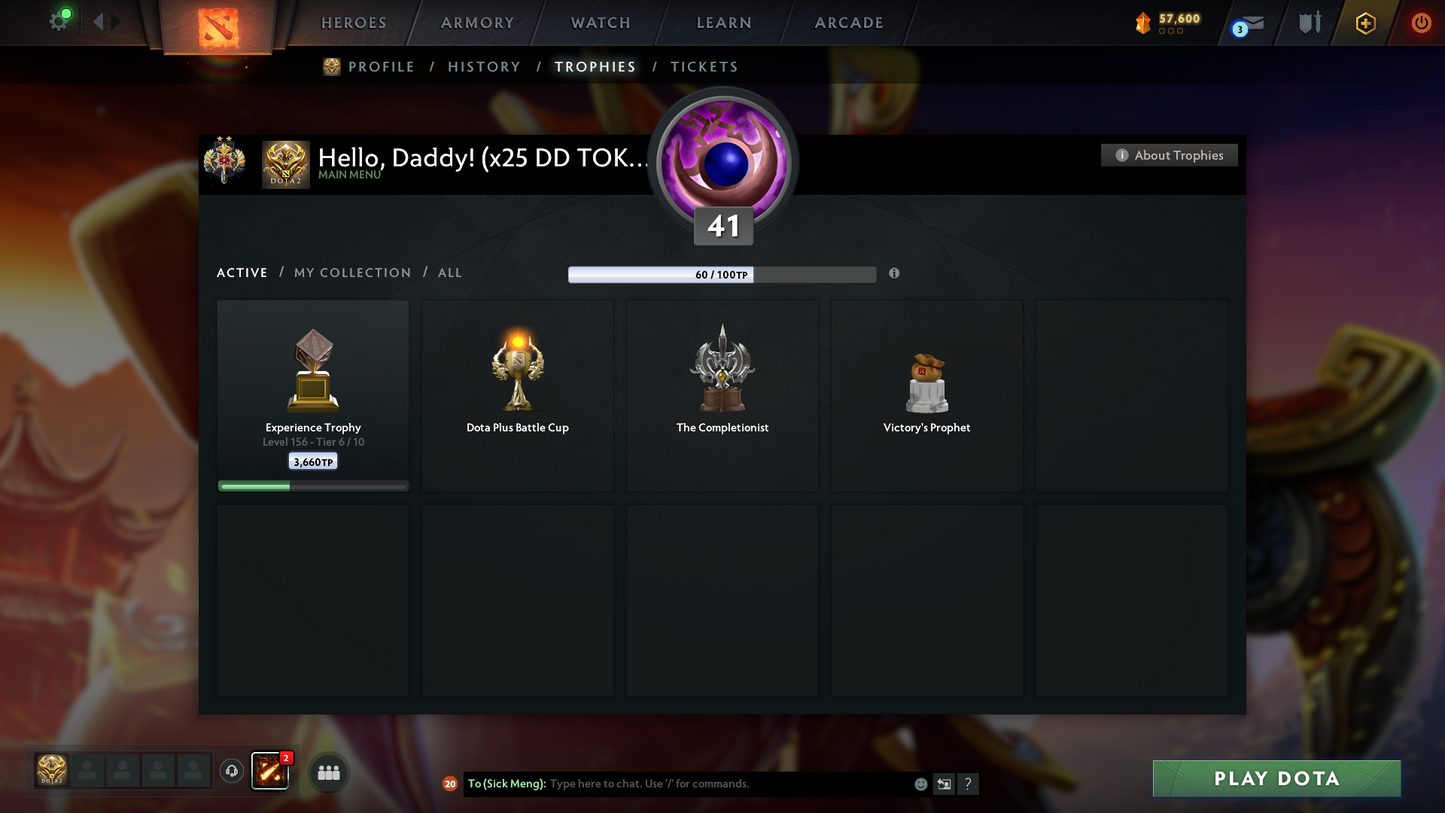This screenshot has width=1445, height=813.
Task: Open the emoticon picker in the chat bar
Action: [920, 784]
